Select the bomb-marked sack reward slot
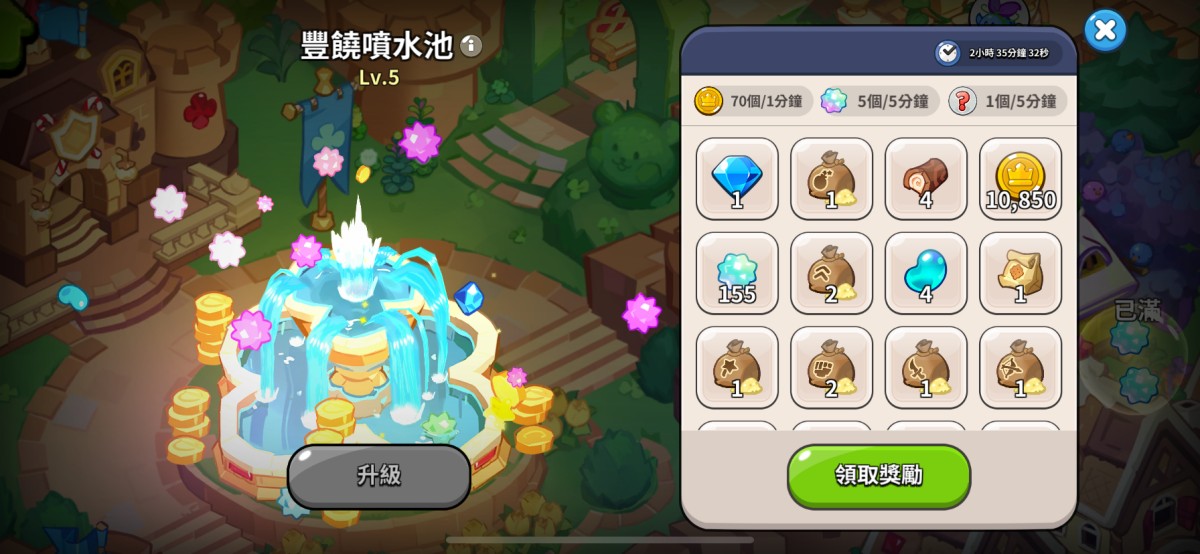Viewport: 1200px width, 554px height. click(x=831, y=179)
